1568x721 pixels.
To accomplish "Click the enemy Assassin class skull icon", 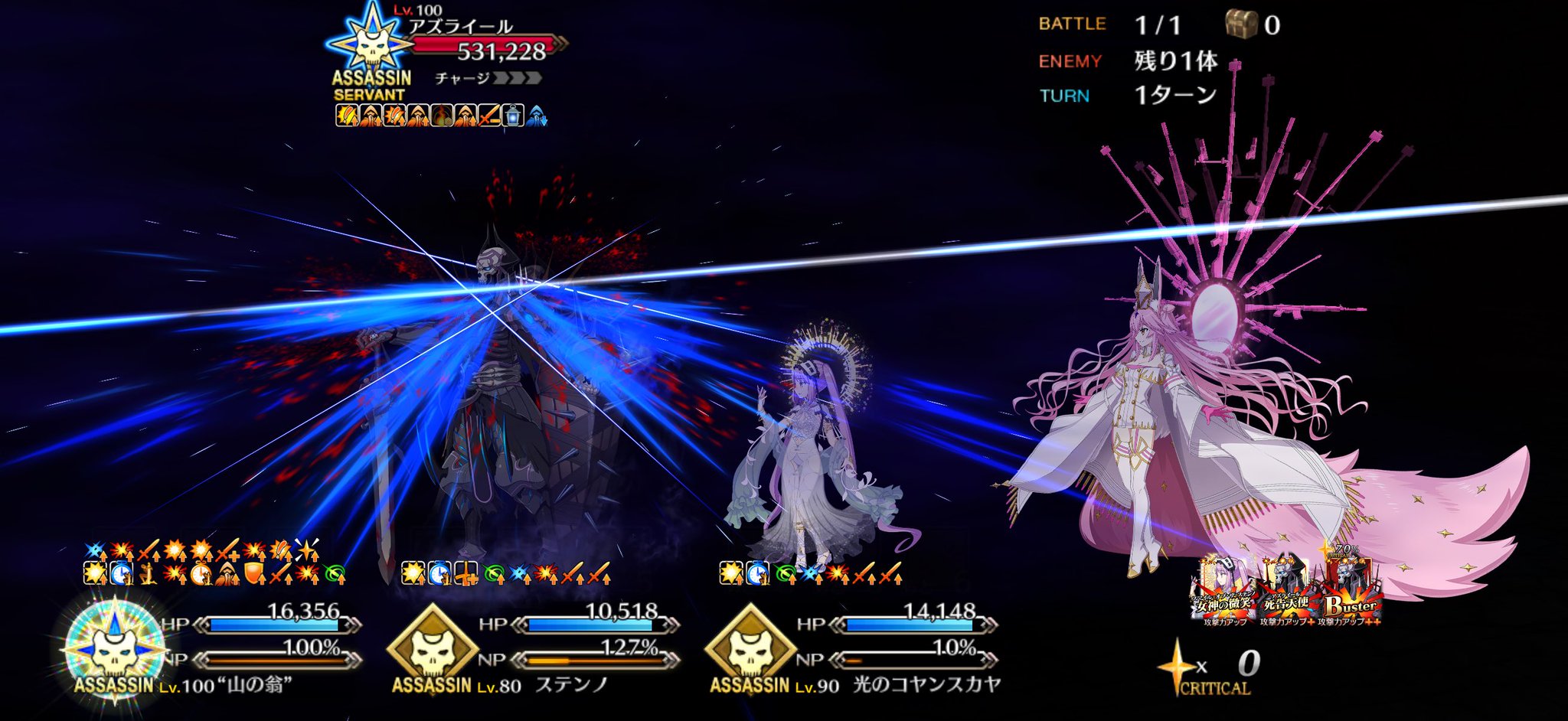I will tap(371, 44).
